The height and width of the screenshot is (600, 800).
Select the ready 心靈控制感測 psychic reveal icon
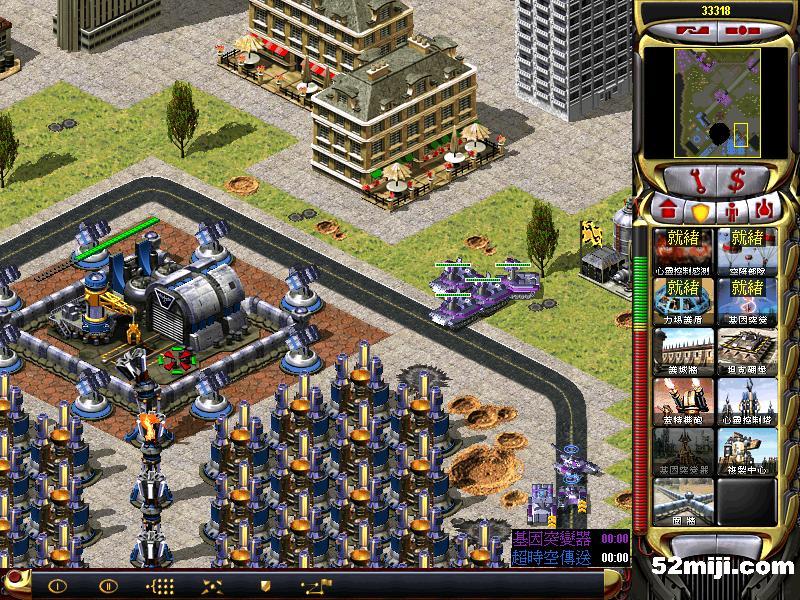[x=684, y=250]
